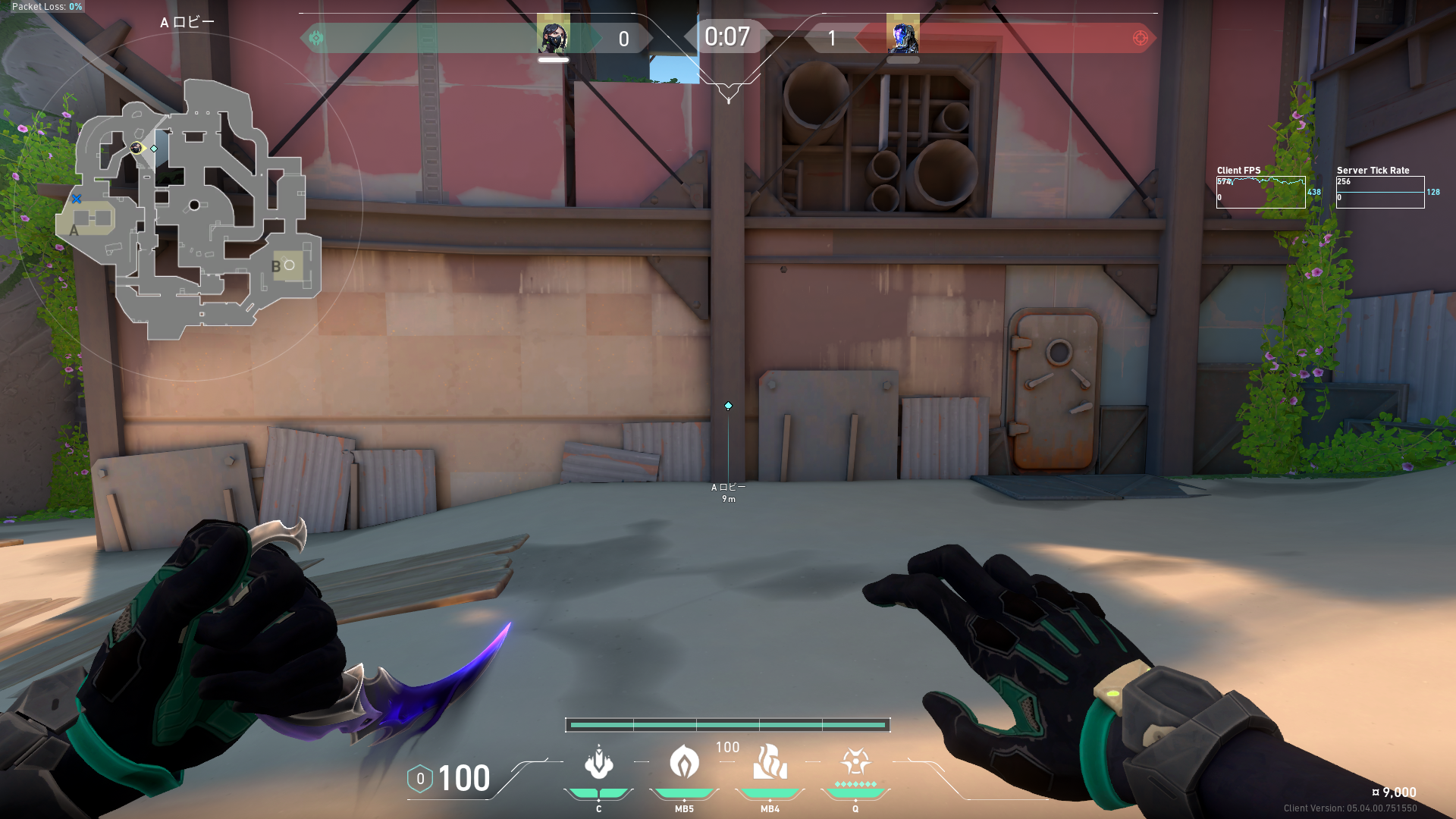1456x819 pixels.
Task: Click the armor shield icon beside health
Action: pyautogui.click(x=420, y=779)
